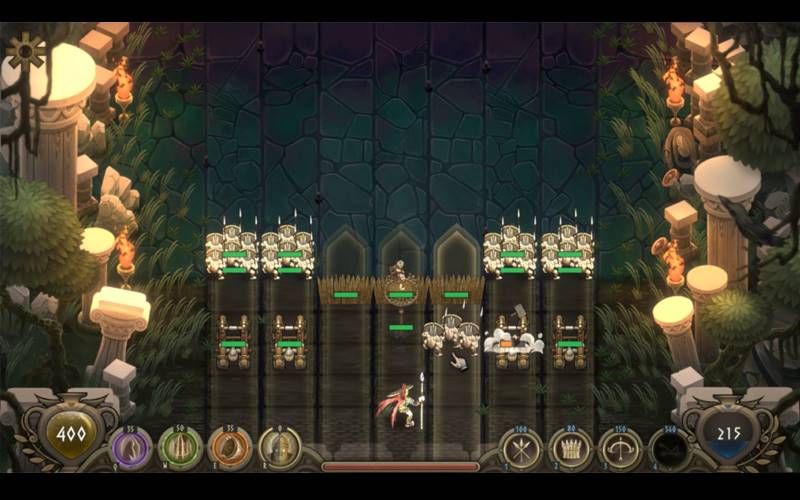Choose the spike barricade unit costing 80
800x500 pixels.
(571, 449)
